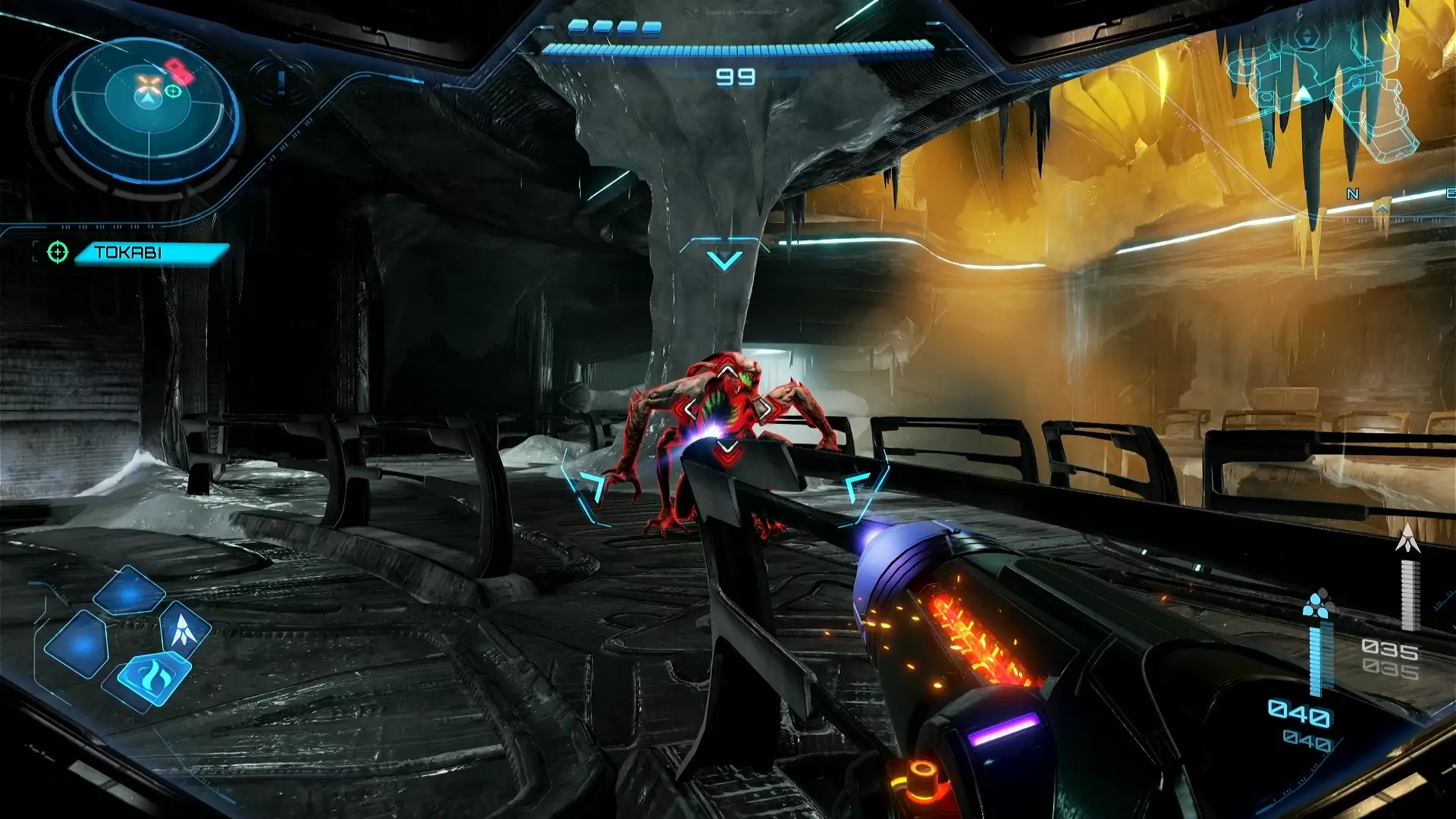Choose the missile diamond in the weapon selector
The width and height of the screenshot is (1456, 819).
184,629
